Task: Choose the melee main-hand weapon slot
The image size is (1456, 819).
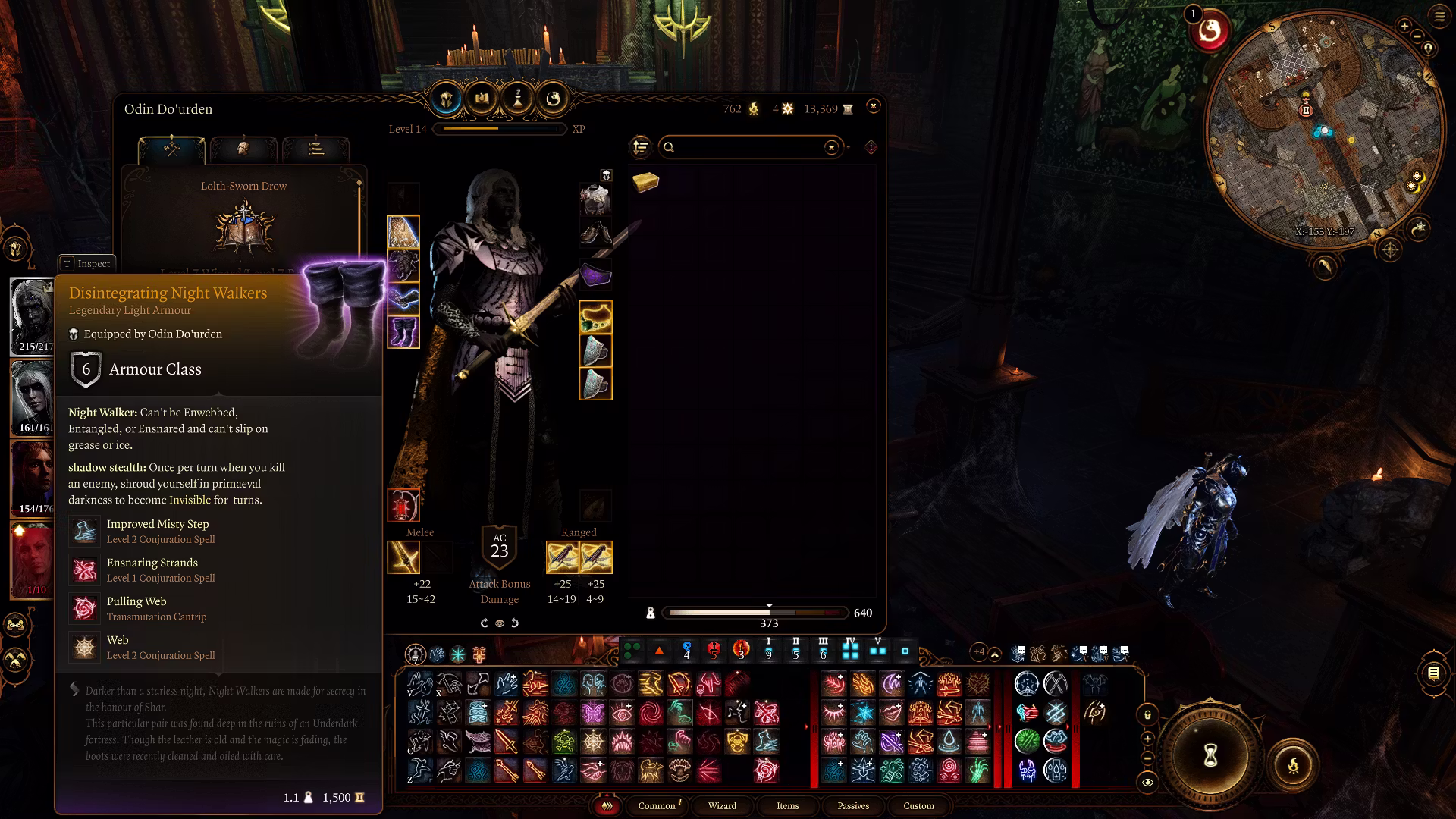Action: (403, 557)
